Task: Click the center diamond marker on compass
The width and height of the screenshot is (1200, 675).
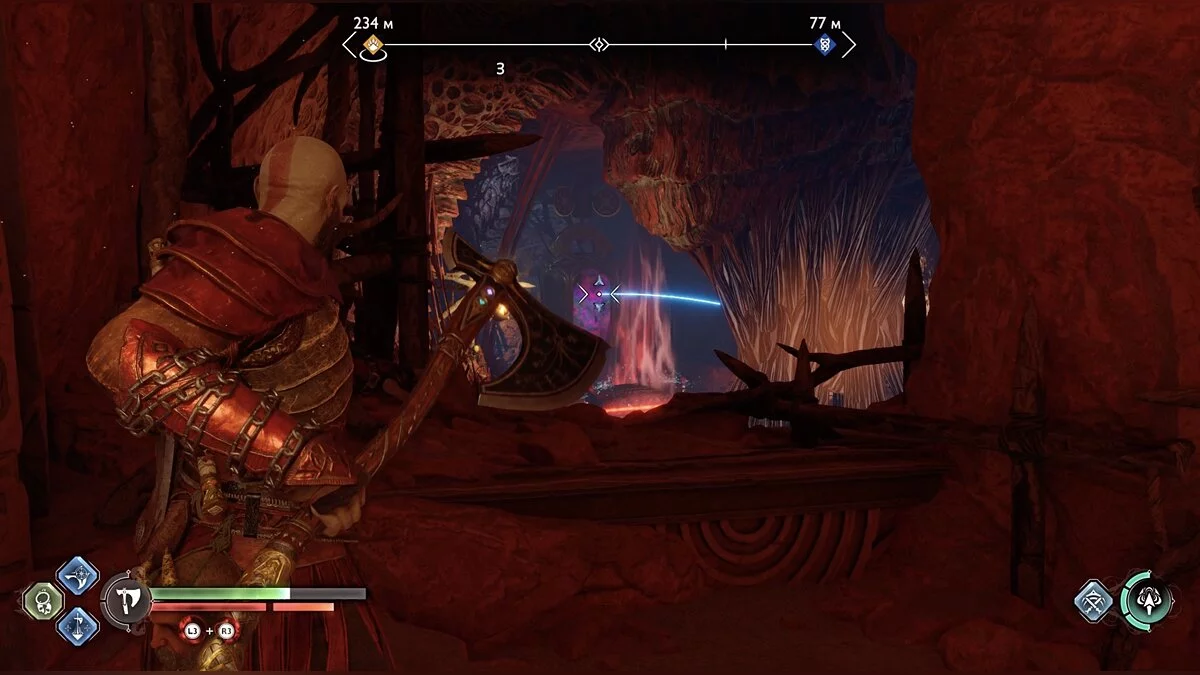Action: tap(599, 45)
